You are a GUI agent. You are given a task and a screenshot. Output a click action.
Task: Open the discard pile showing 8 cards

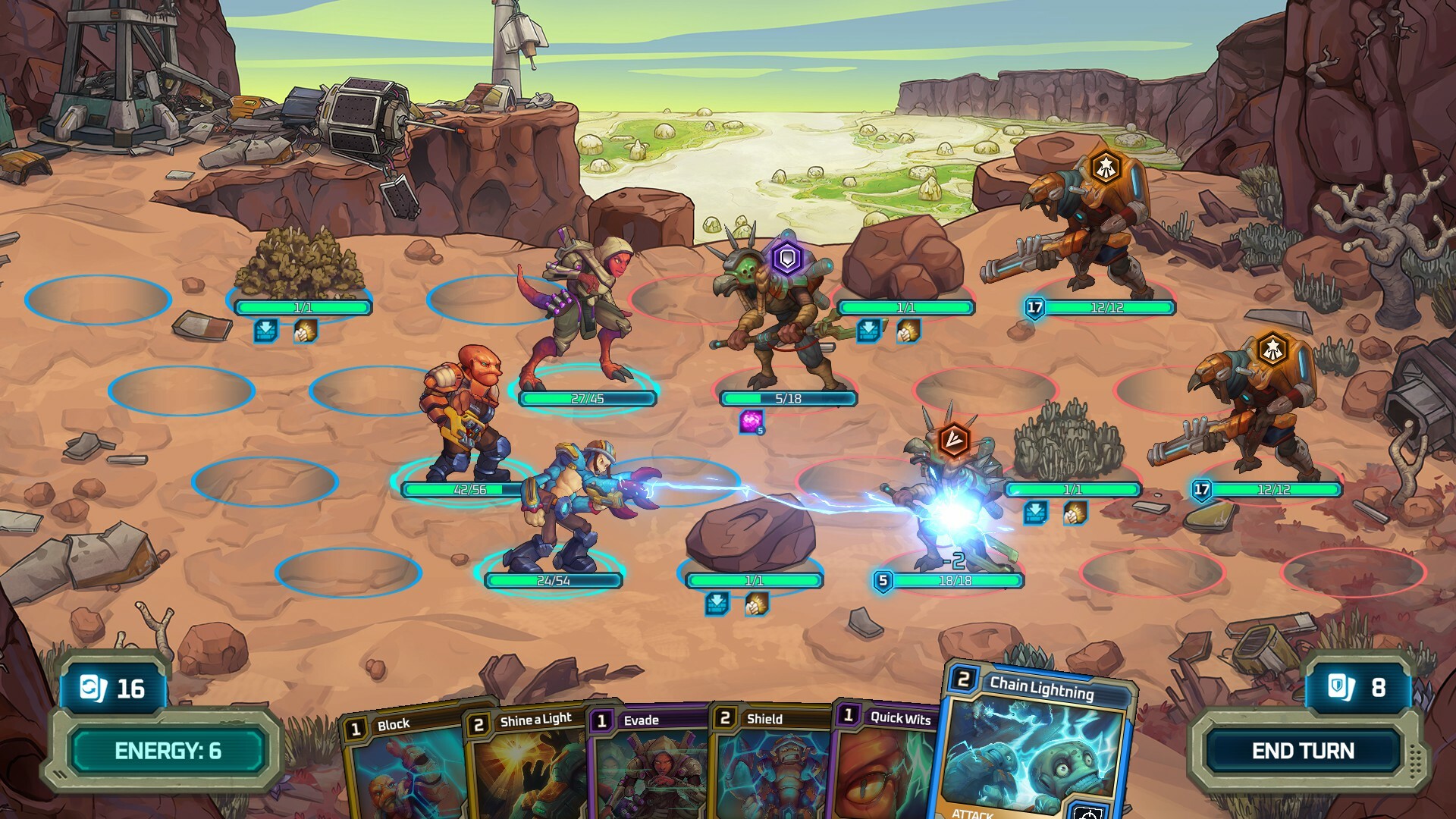point(1357,688)
